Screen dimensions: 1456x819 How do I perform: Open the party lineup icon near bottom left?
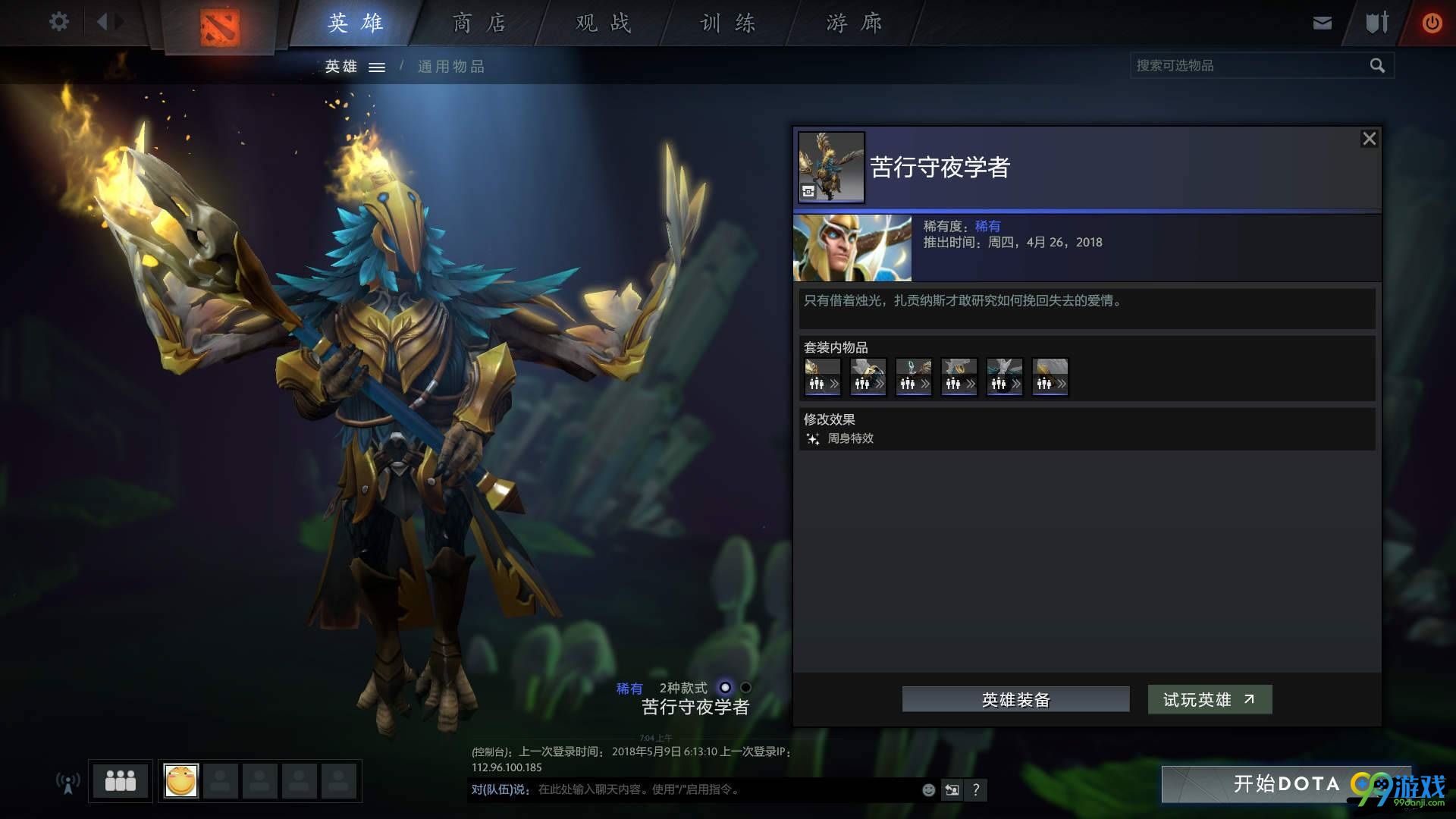tap(120, 780)
